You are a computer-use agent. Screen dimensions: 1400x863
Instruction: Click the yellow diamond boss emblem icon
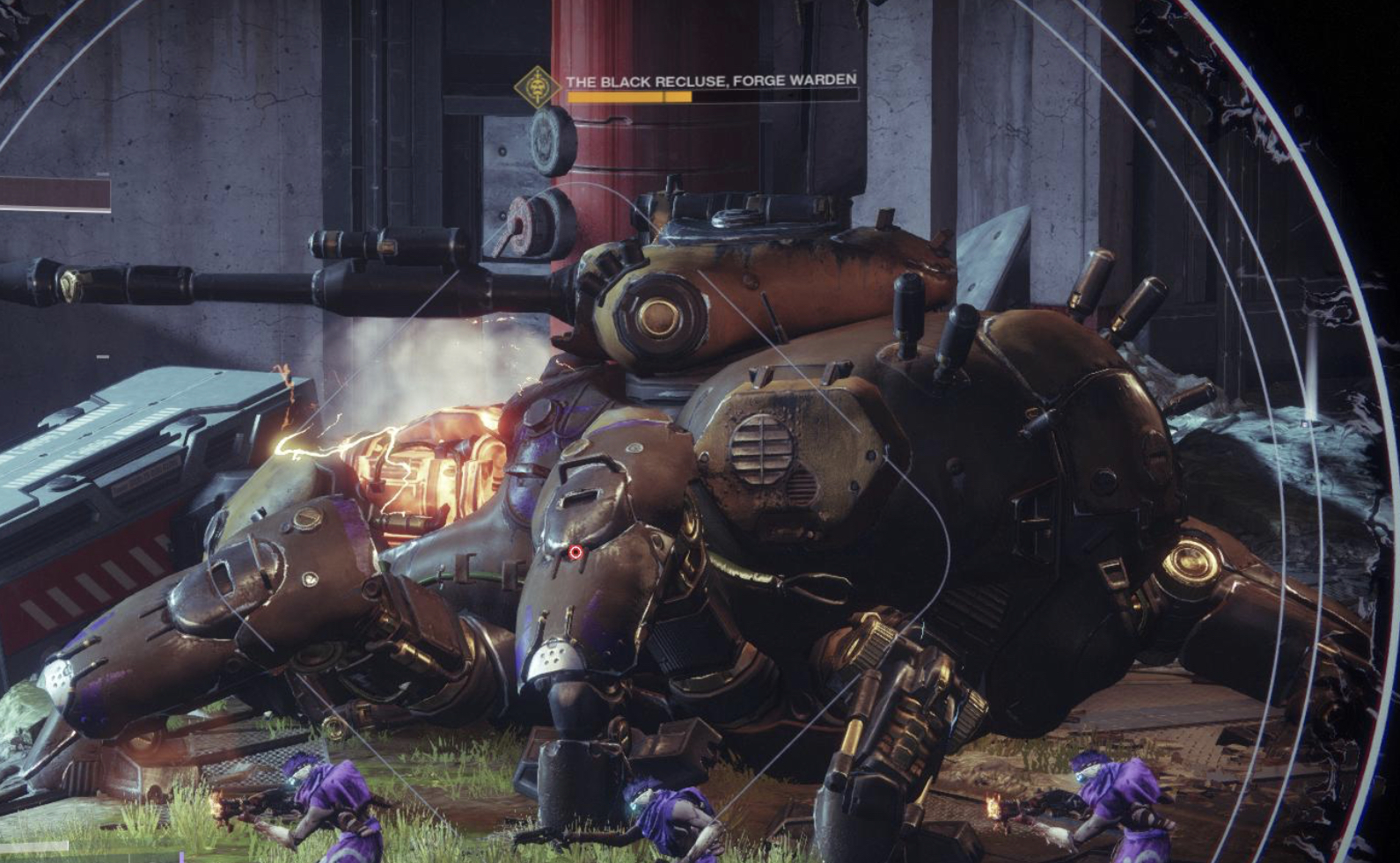click(x=537, y=87)
